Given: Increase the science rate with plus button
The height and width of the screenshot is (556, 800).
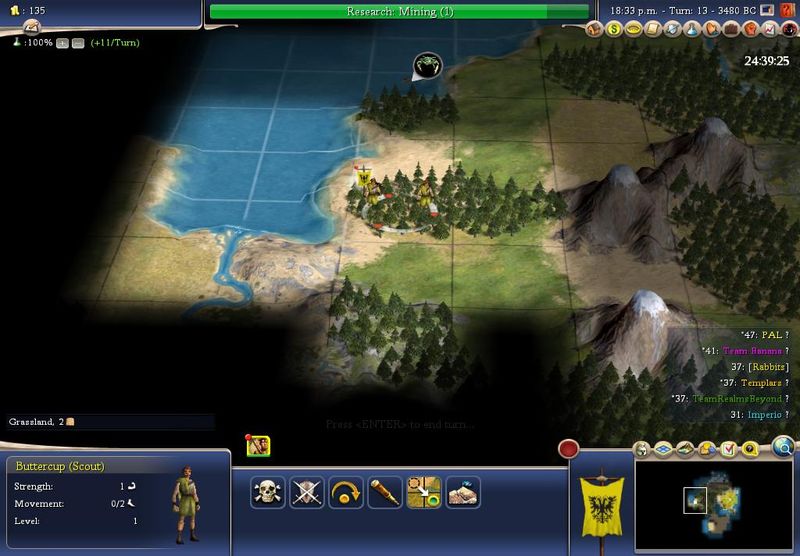Looking at the screenshot, I should click(63, 44).
